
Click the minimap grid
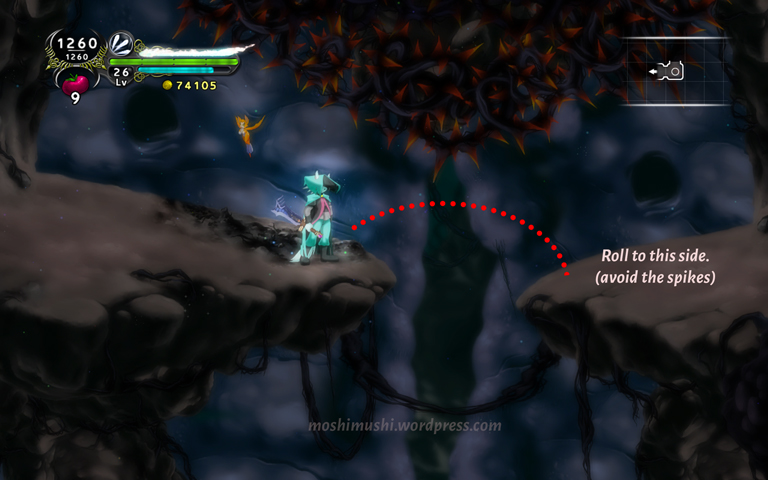pyautogui.click(x=675, y=70)
